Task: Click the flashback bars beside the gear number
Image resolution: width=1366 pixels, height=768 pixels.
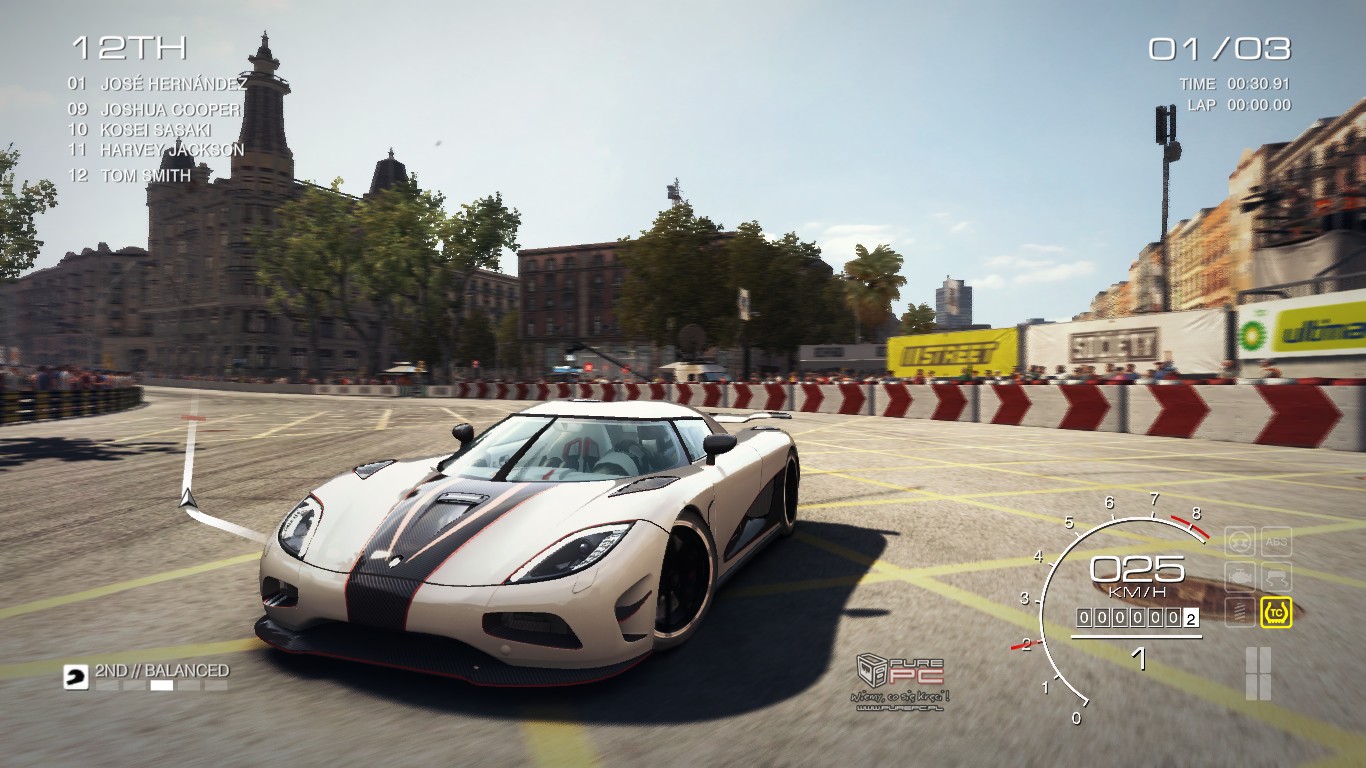Action: tap(1258, 673)
